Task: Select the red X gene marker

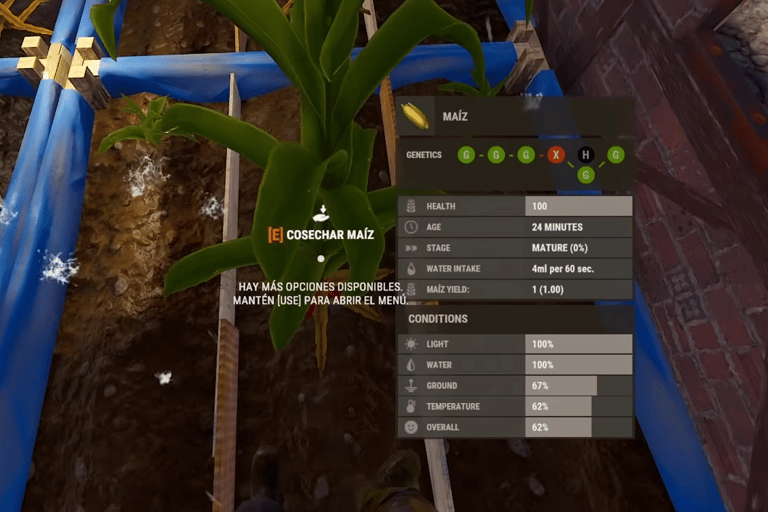Action: tap(556, 155)
